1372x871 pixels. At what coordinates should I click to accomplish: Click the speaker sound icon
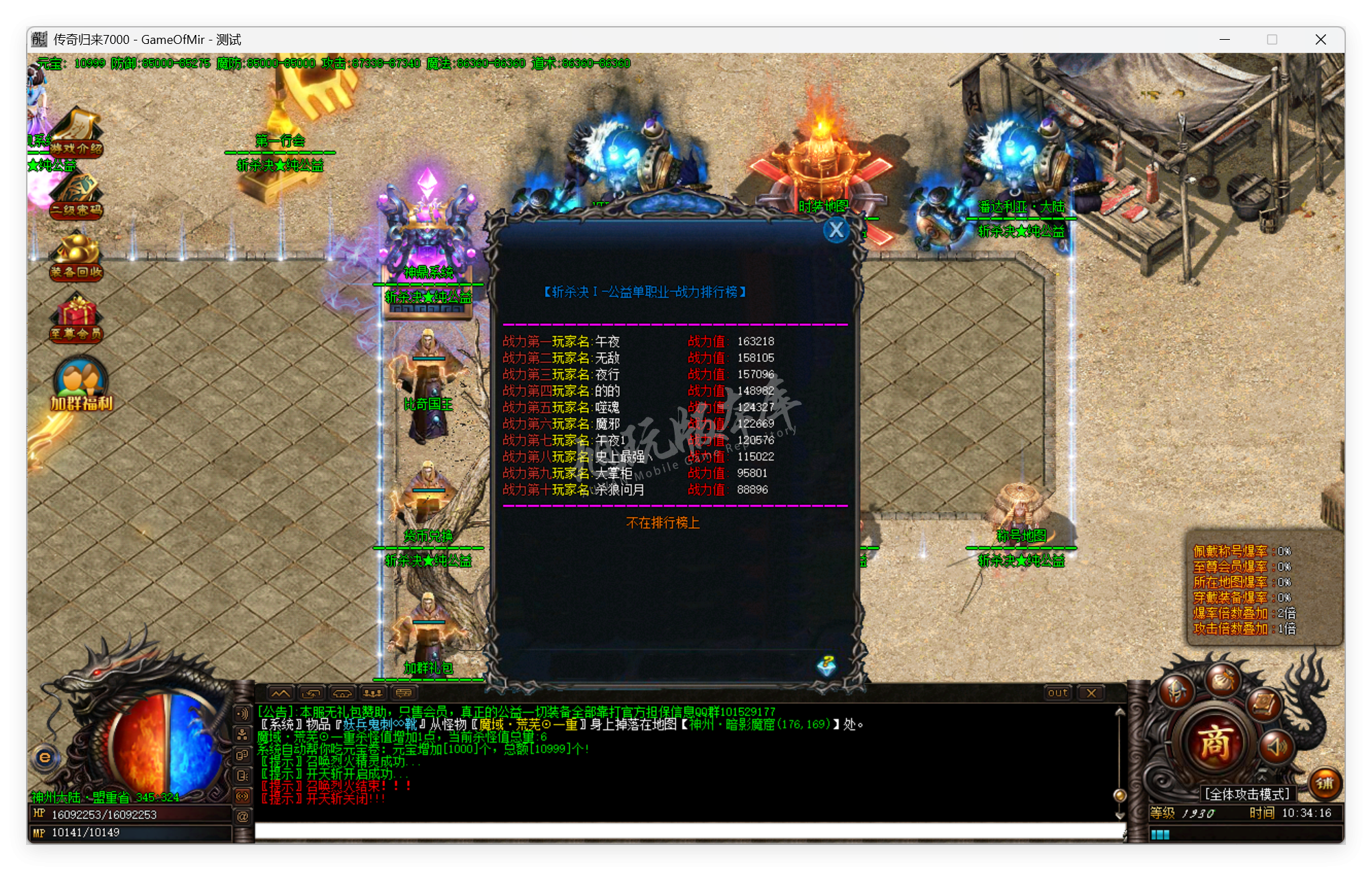coord(1276,747)
